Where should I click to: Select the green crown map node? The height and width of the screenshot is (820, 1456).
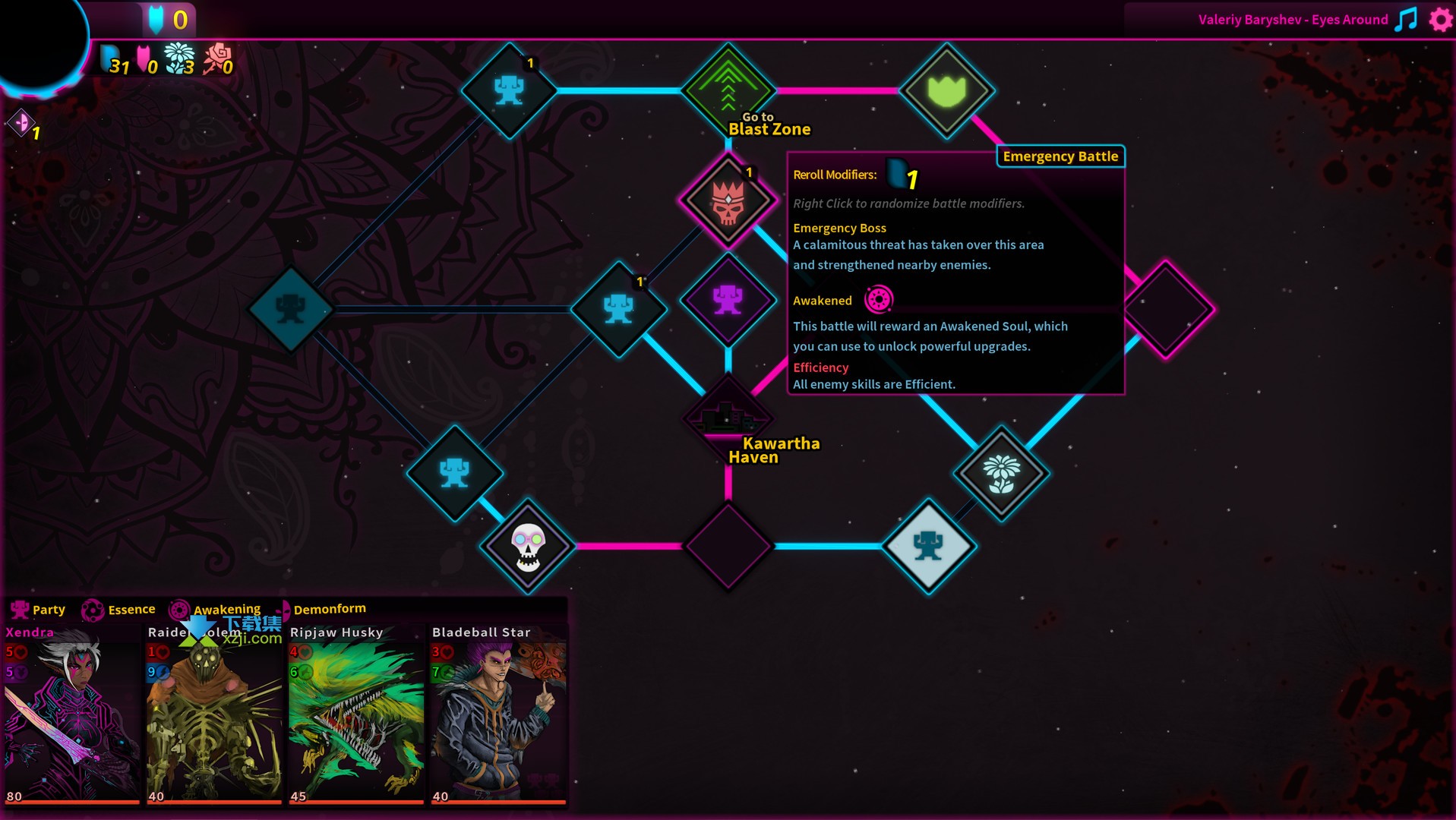tap(946, 90)
